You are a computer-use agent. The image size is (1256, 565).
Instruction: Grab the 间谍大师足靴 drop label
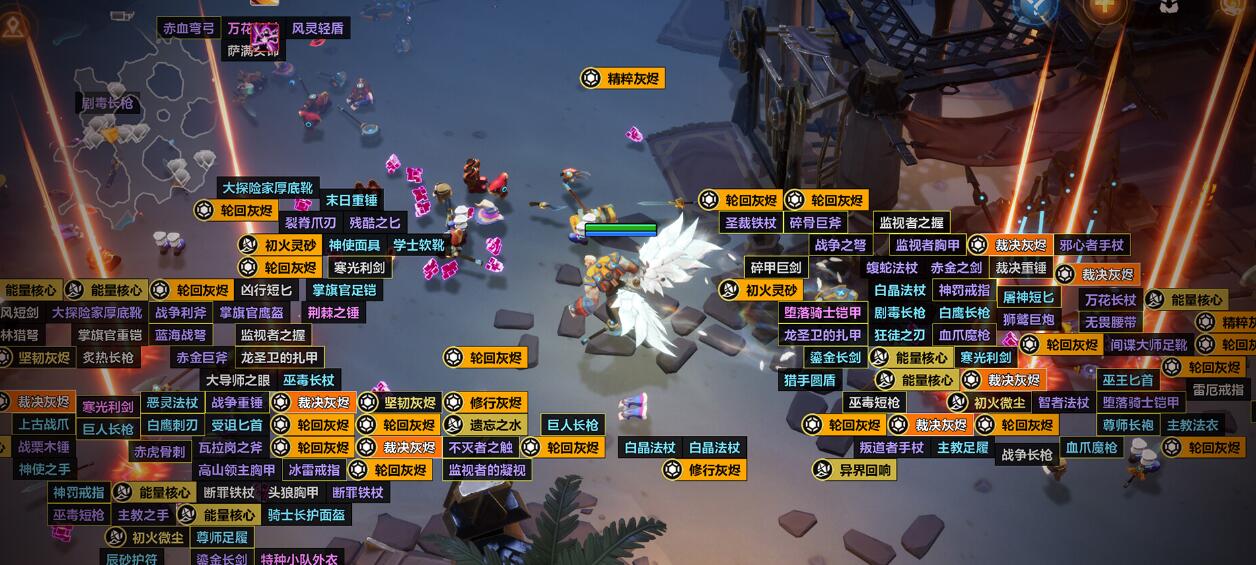(x=1148, y=345)
